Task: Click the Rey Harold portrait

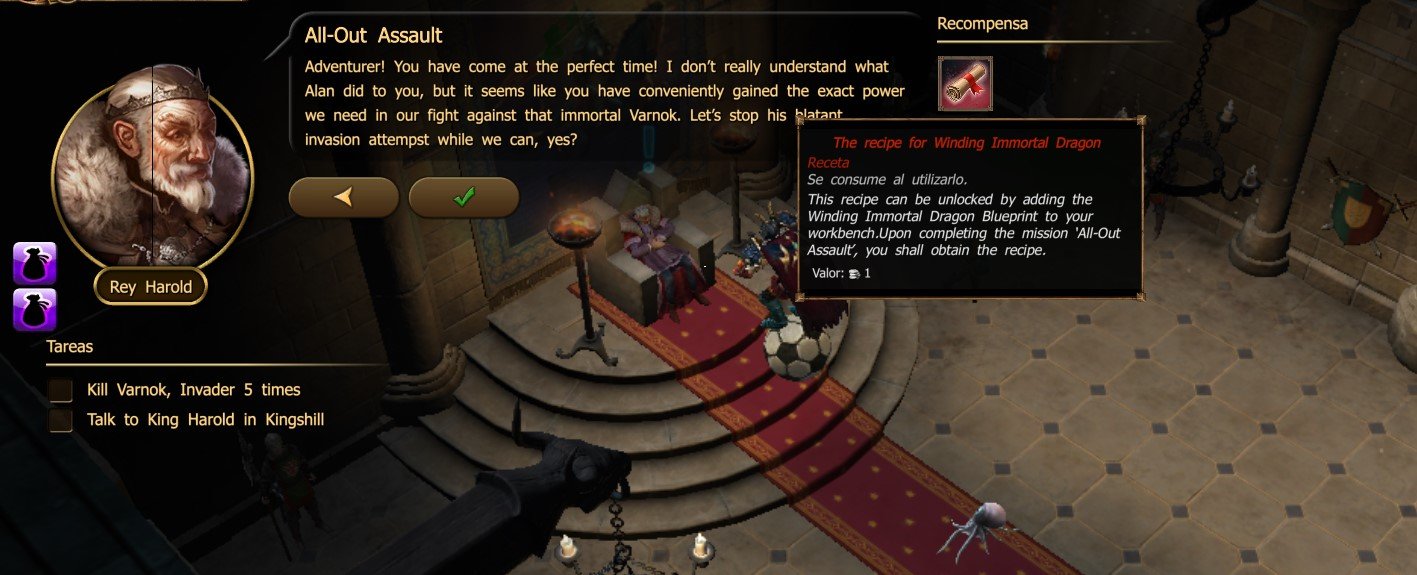Action: (x=152, y=172)
